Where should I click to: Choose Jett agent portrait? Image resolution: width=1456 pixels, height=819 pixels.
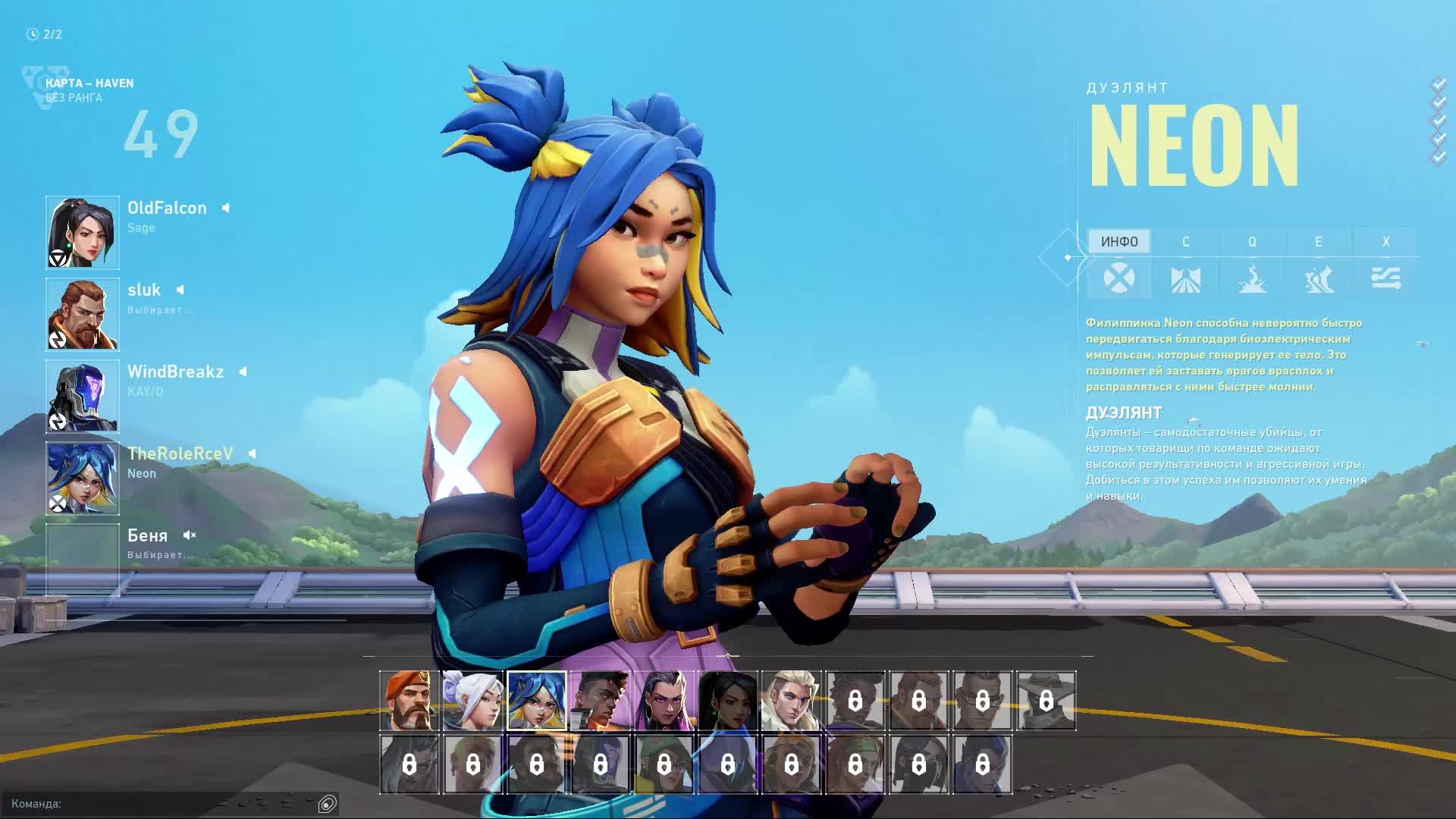[x=473, y=701]
